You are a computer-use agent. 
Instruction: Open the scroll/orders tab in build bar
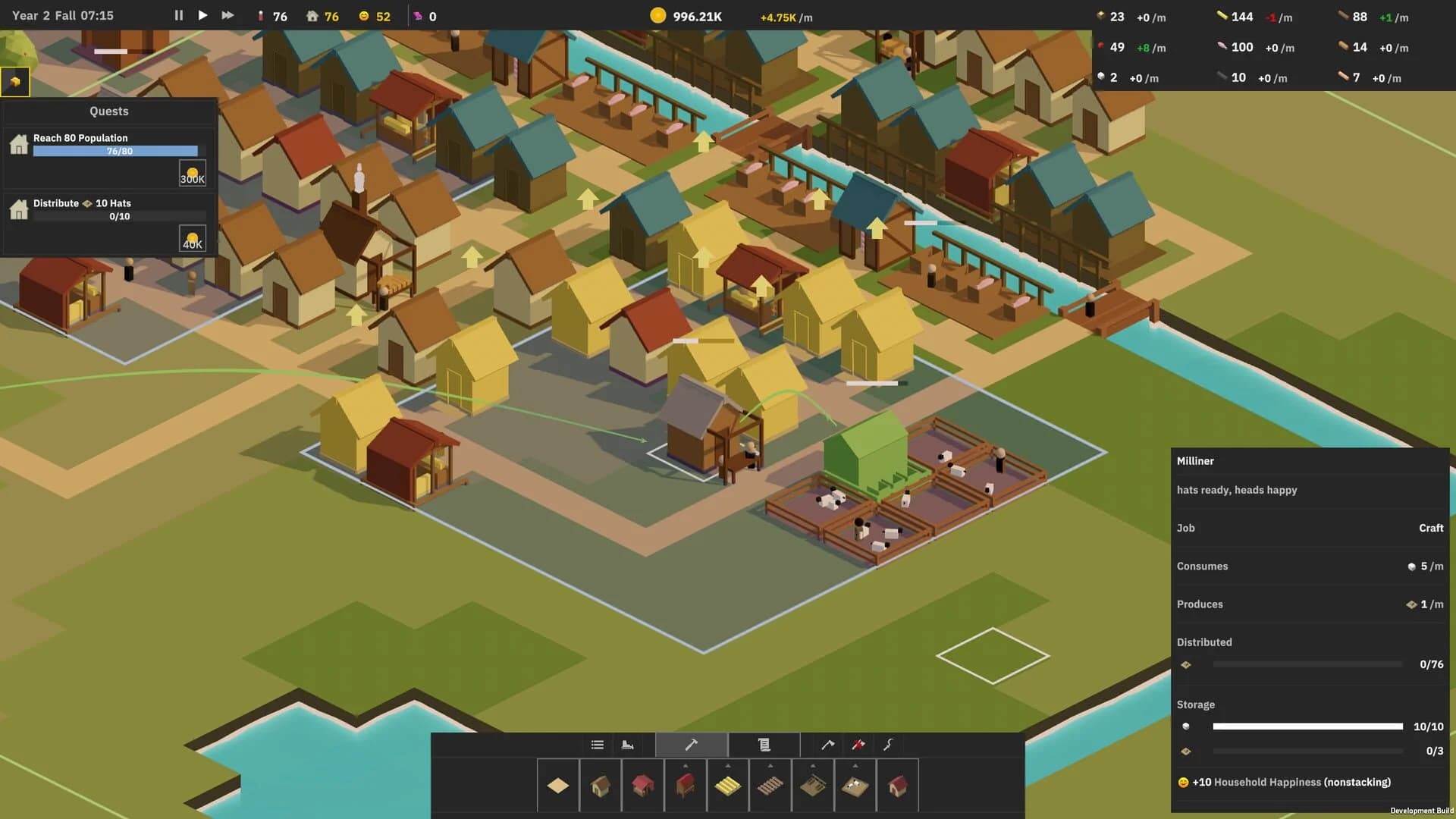[x=764, y=745]
